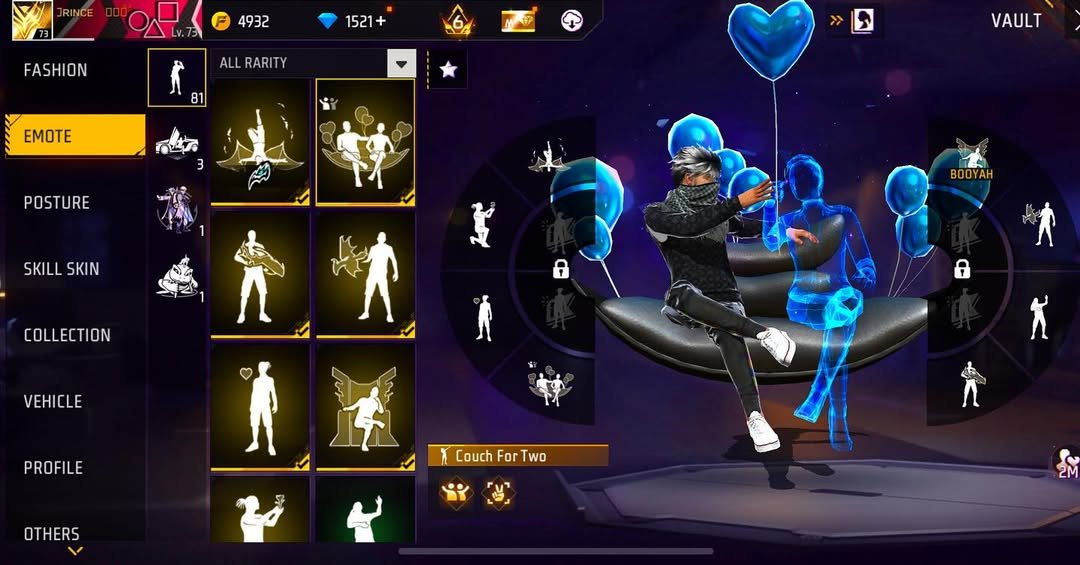Click the gold coin balance
The height and width of the screenshot is (565, 1080).
click(x=242, y=21)
